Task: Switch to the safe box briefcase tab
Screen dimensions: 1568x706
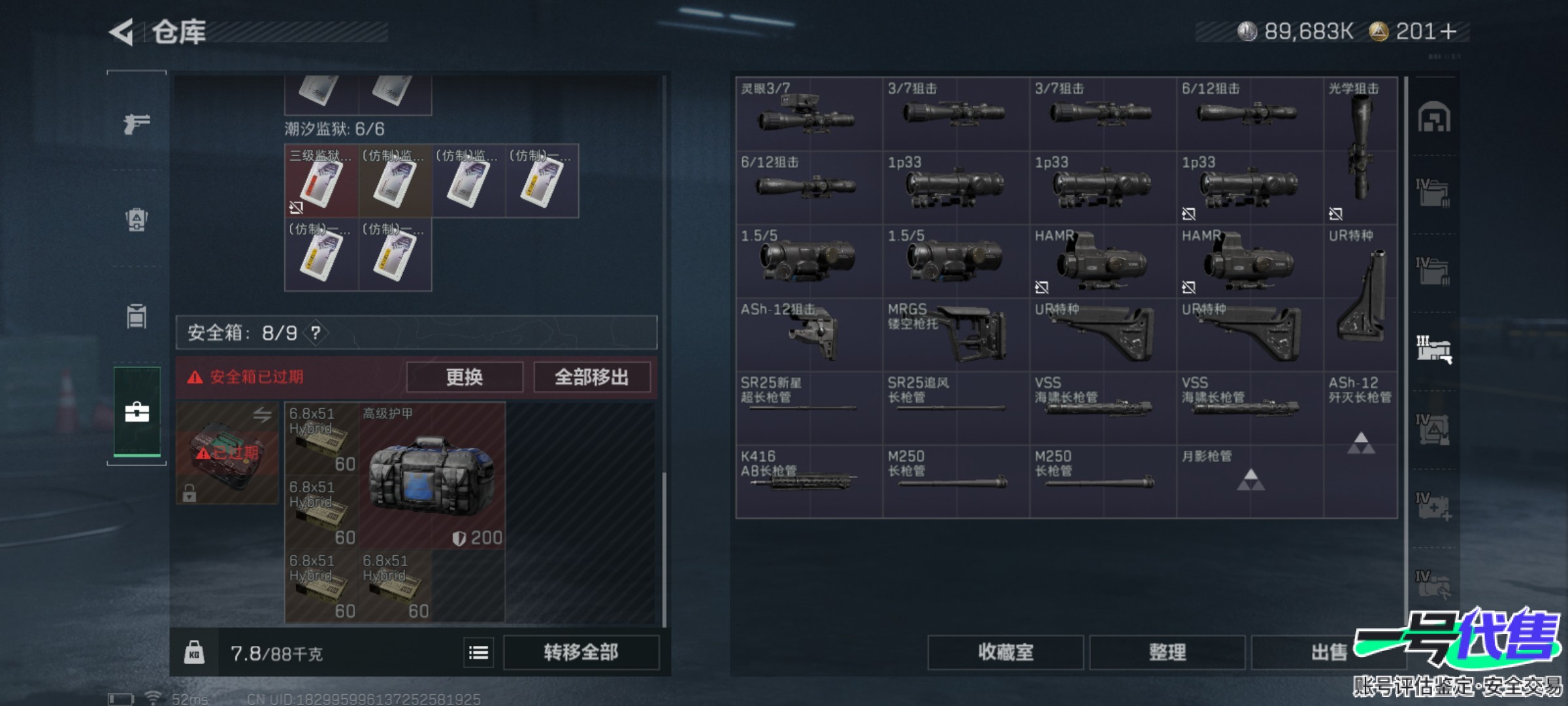Action: tap(137, 412)
